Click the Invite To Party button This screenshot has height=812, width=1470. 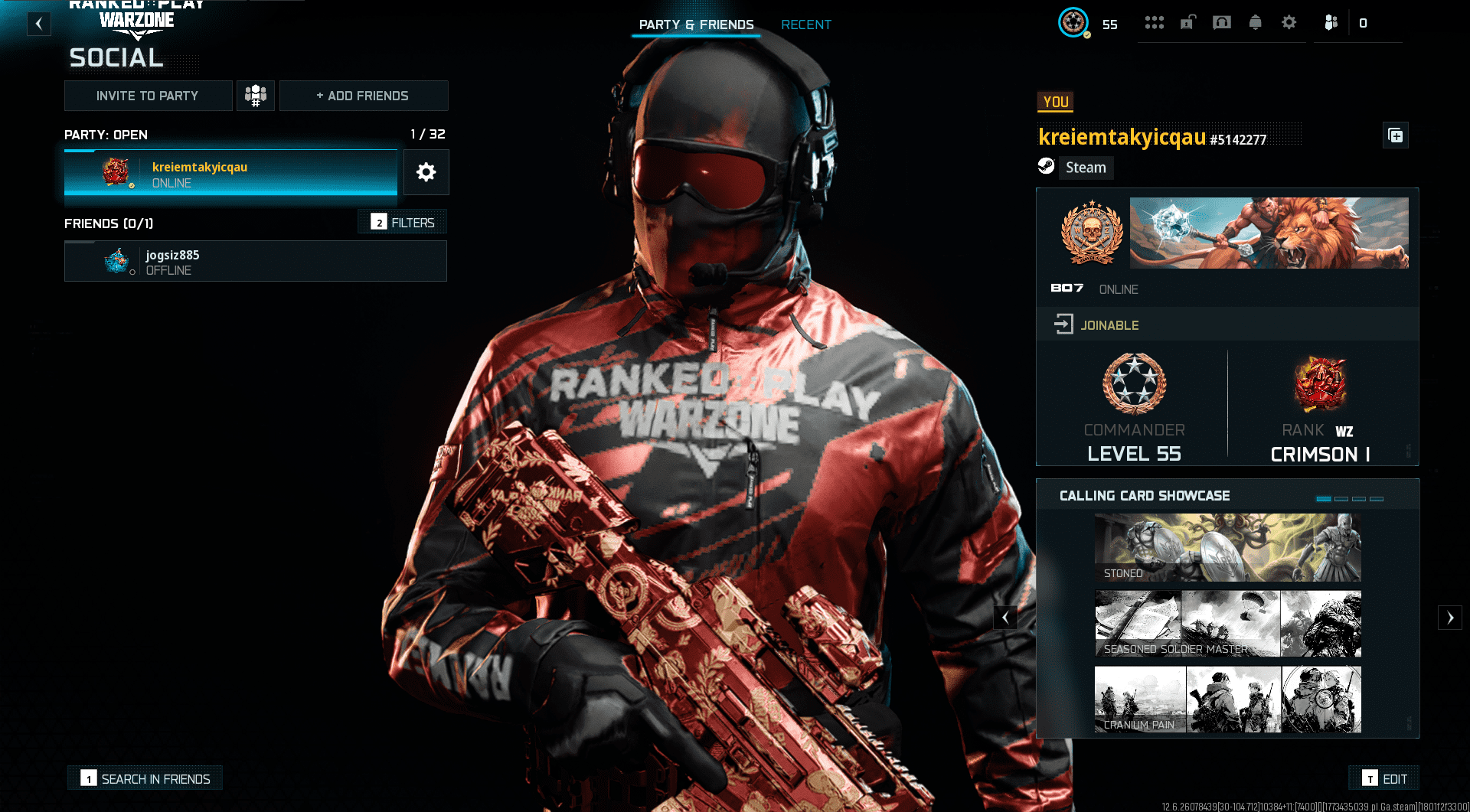(x=148, y=95)
